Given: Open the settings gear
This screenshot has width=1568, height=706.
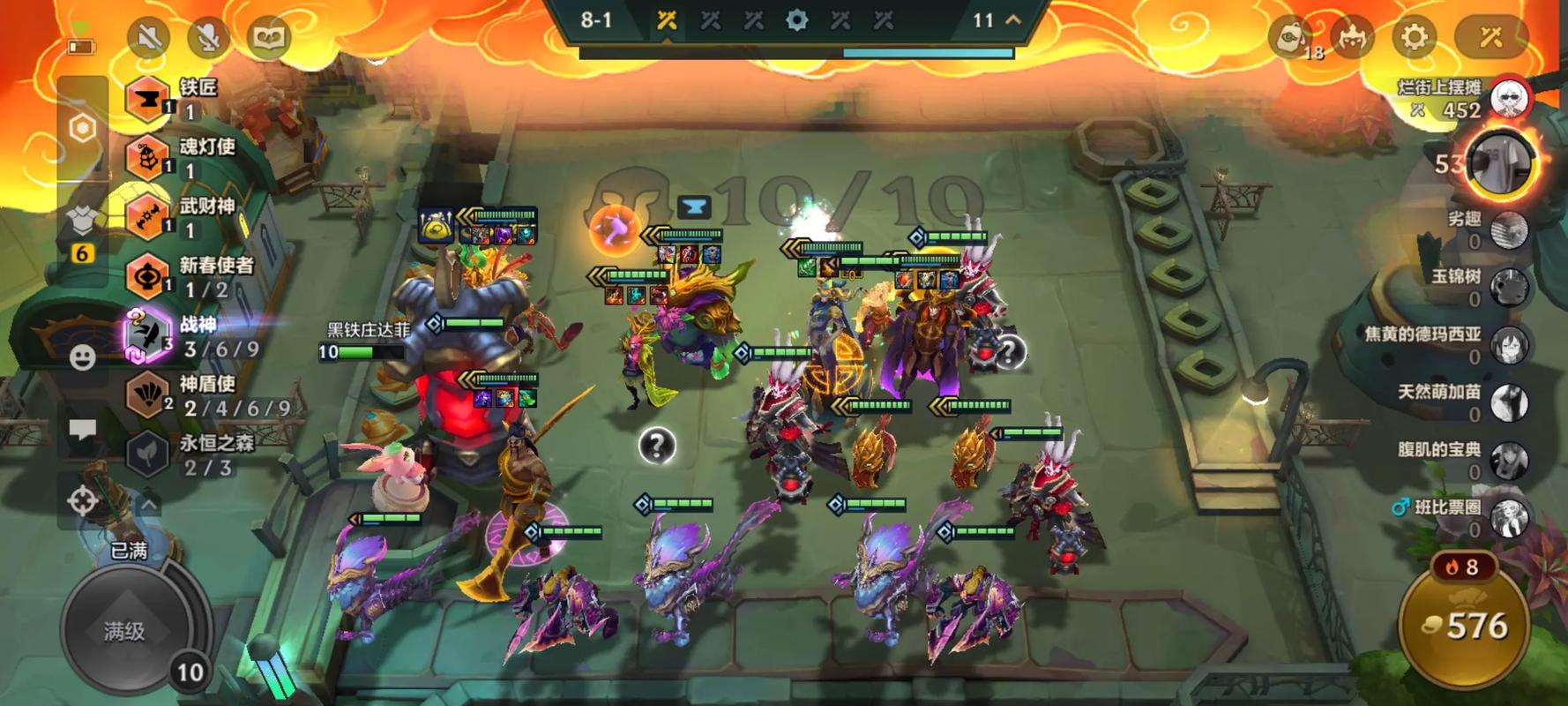Looking at the screenshot, I should click(1414, 37).
